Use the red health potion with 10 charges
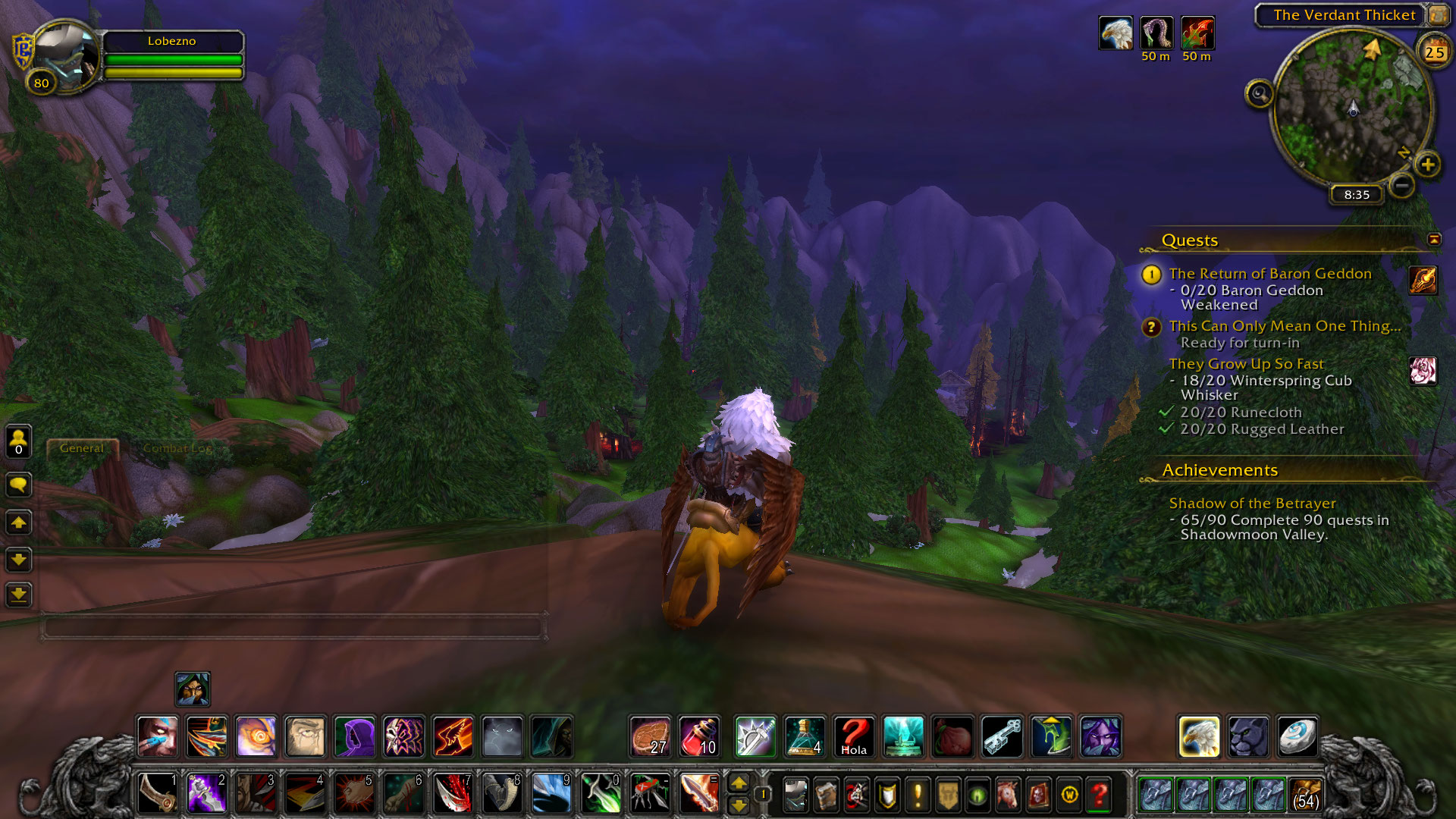The image size is (1456, 819). pyautogui.click(x=698, y=736)
